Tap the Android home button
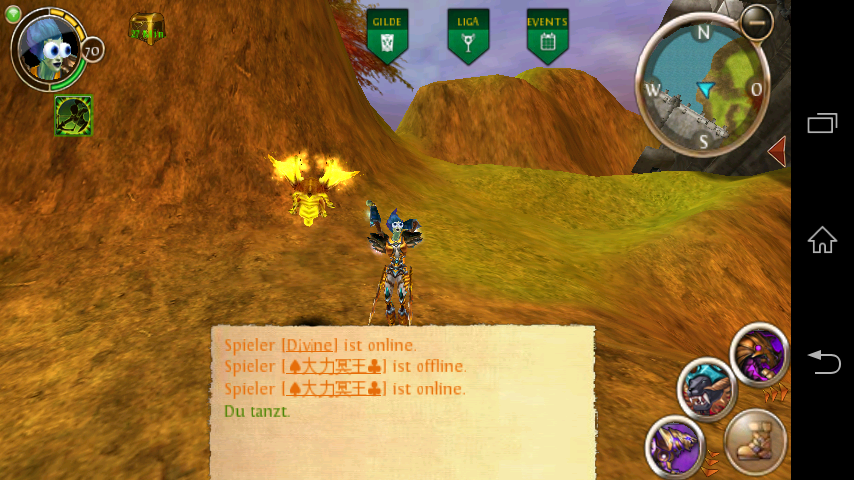The image size is (854, 480). coord(822,240)
